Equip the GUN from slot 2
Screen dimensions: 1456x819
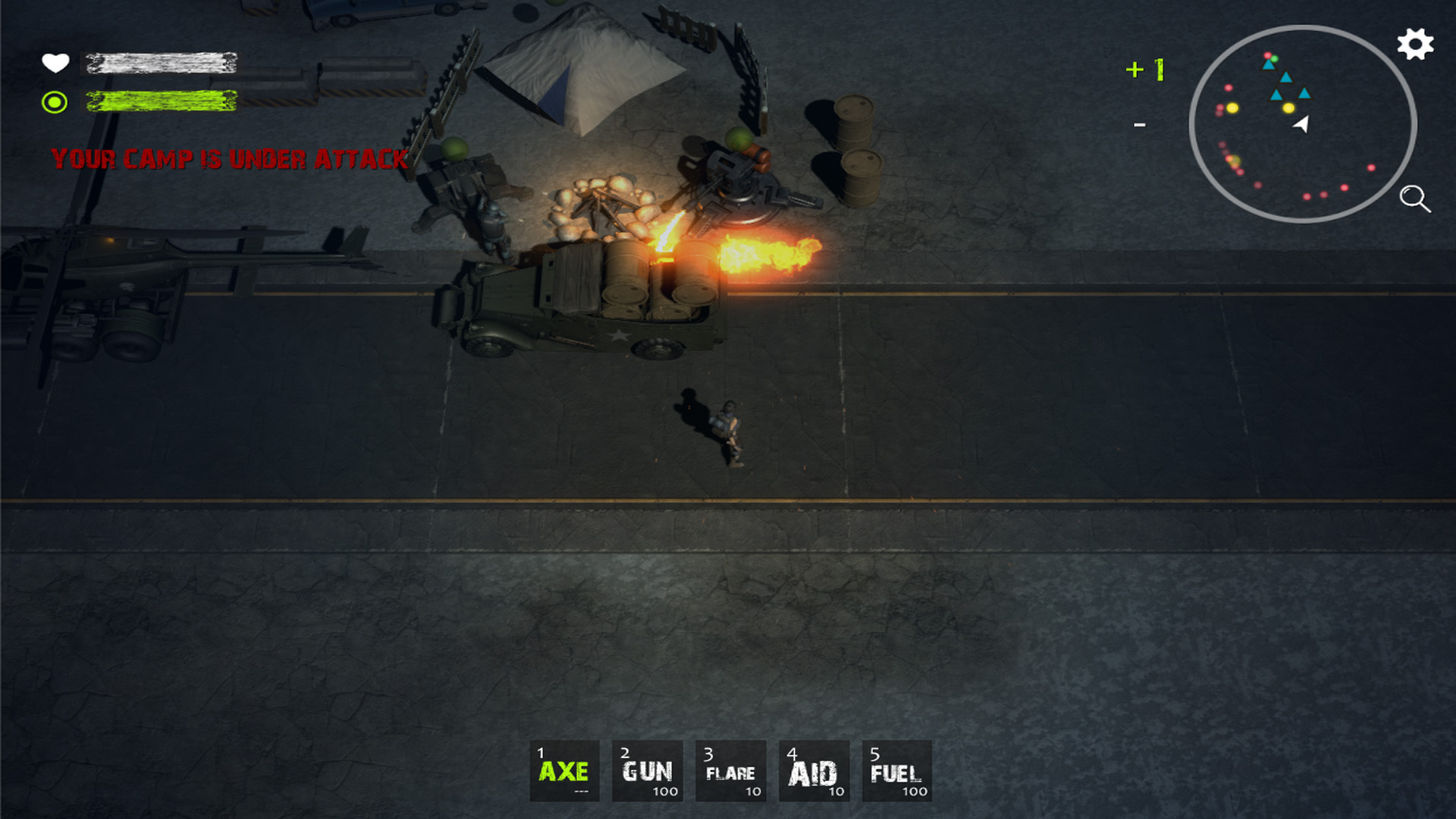click(647, 771)
